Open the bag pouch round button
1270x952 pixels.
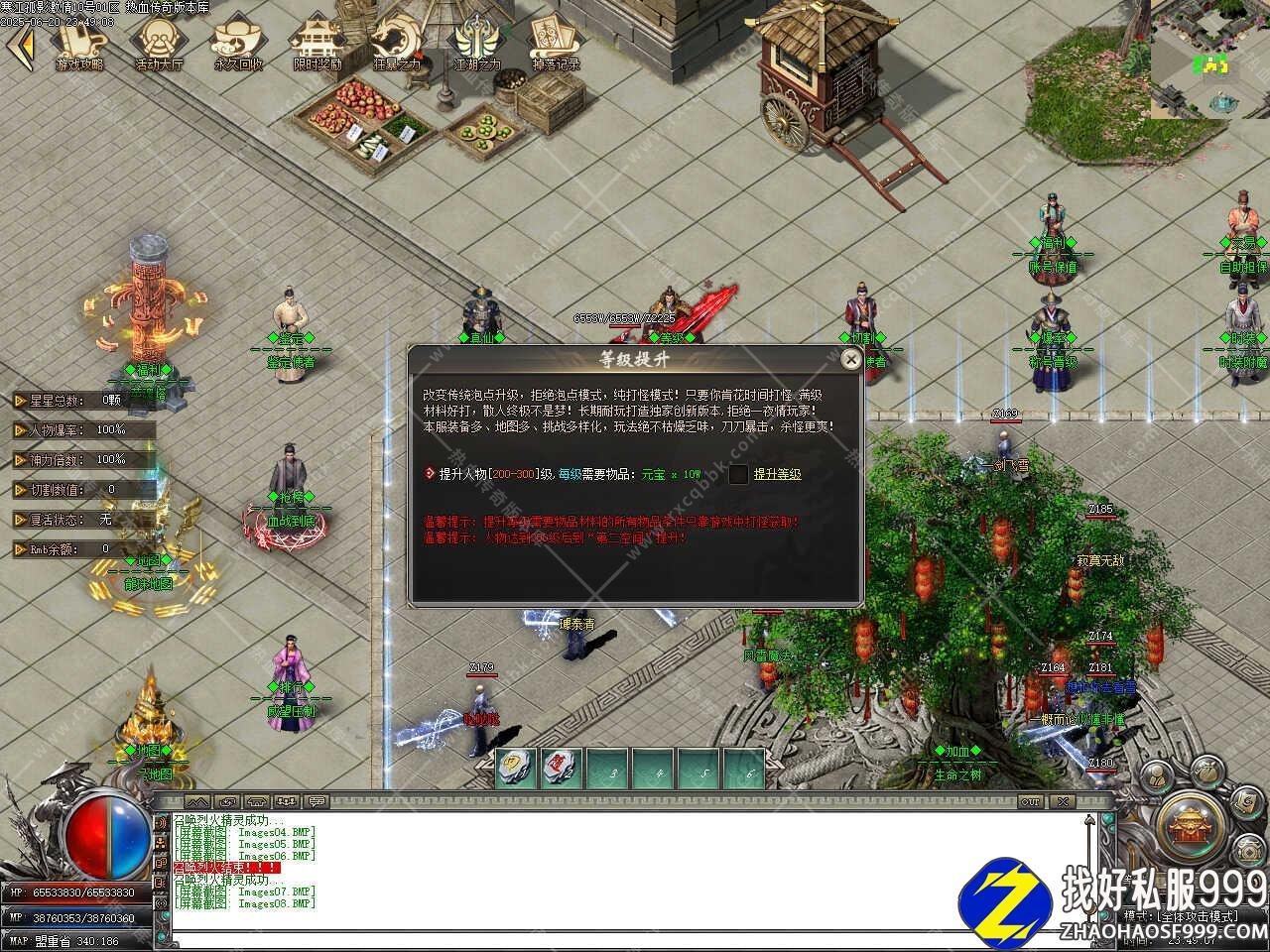pos(1206,772)
